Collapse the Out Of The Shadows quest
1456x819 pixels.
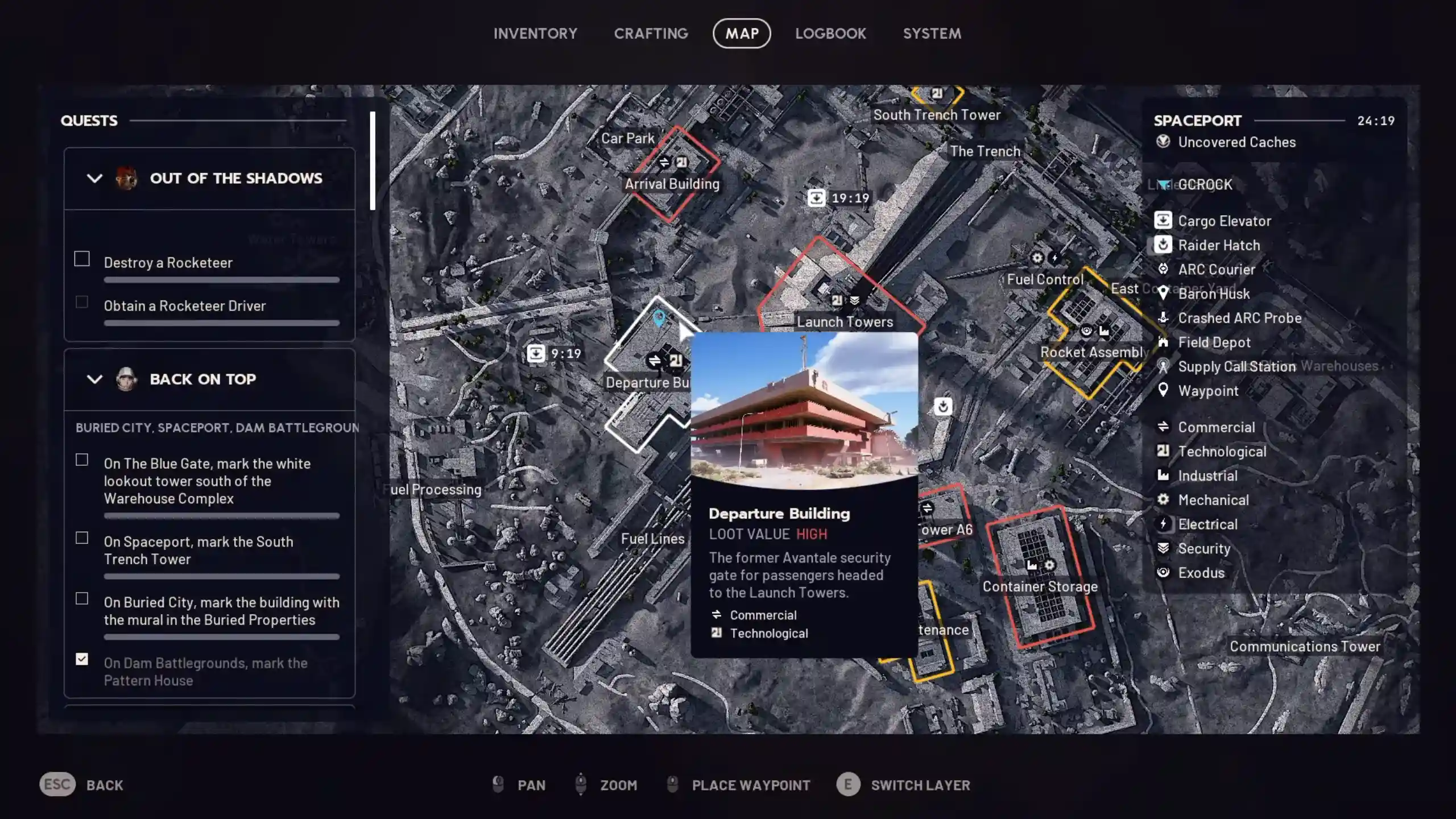point(95,178)
